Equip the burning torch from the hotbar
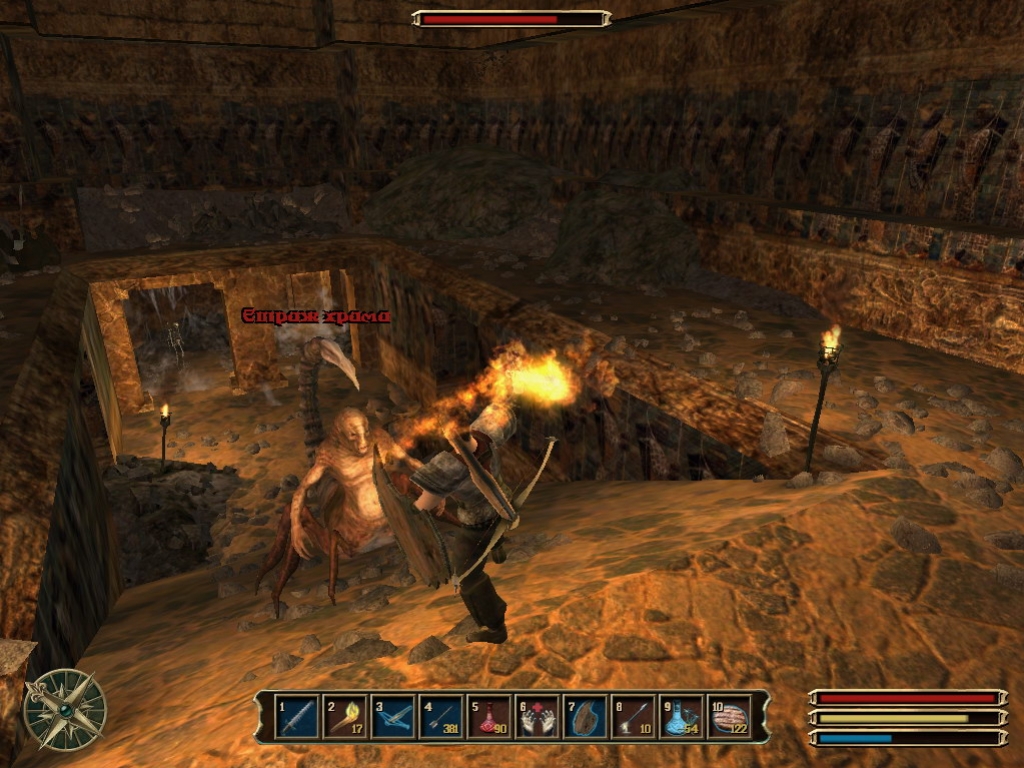The width and height of the screenshot is (1024, 768). tap(344, 717)
